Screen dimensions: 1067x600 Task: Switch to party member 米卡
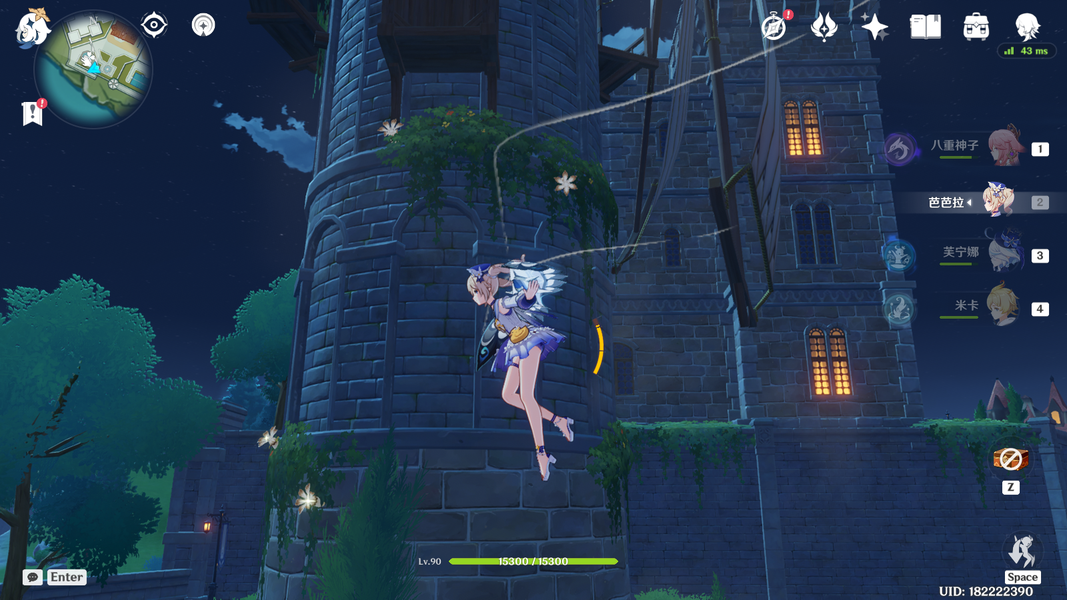point(1002,307)
